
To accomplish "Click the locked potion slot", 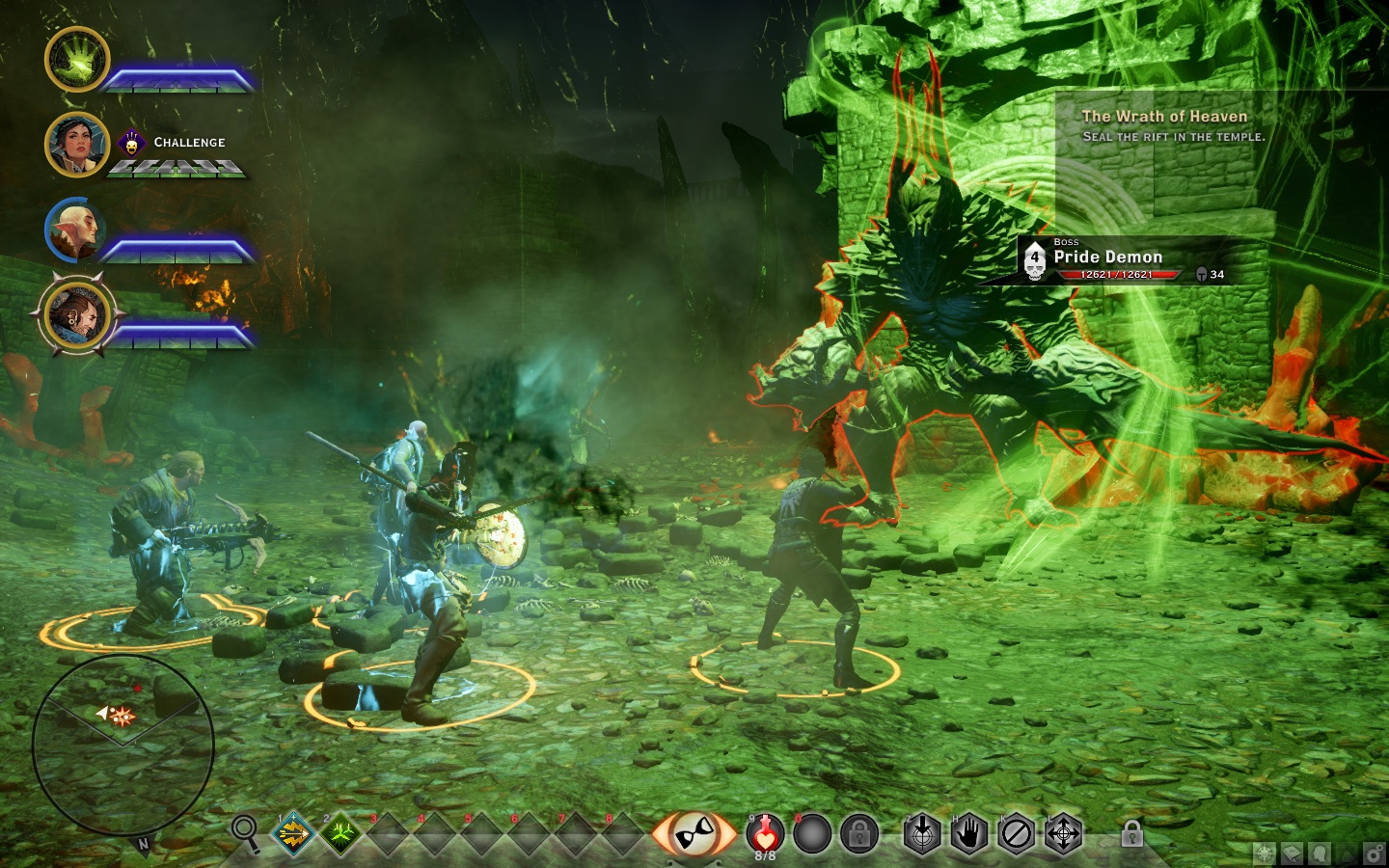I will [858, 834].
